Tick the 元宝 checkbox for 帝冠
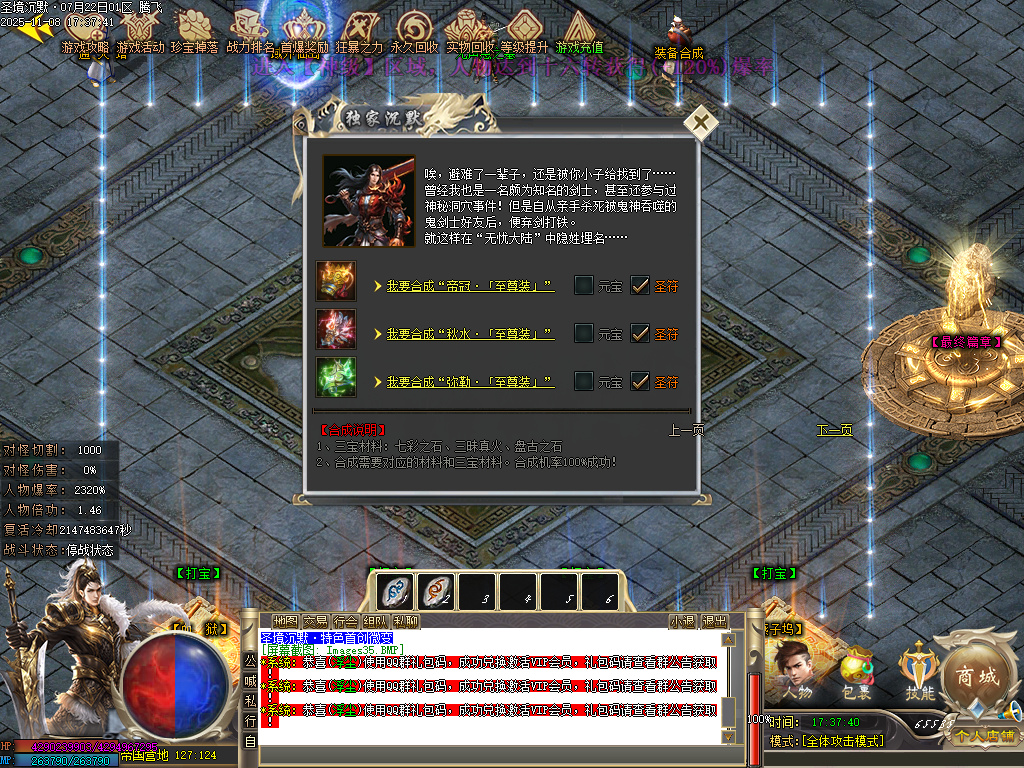This screenshot has height=768, width=1024. pyautogui.click(x=584, y=286)
